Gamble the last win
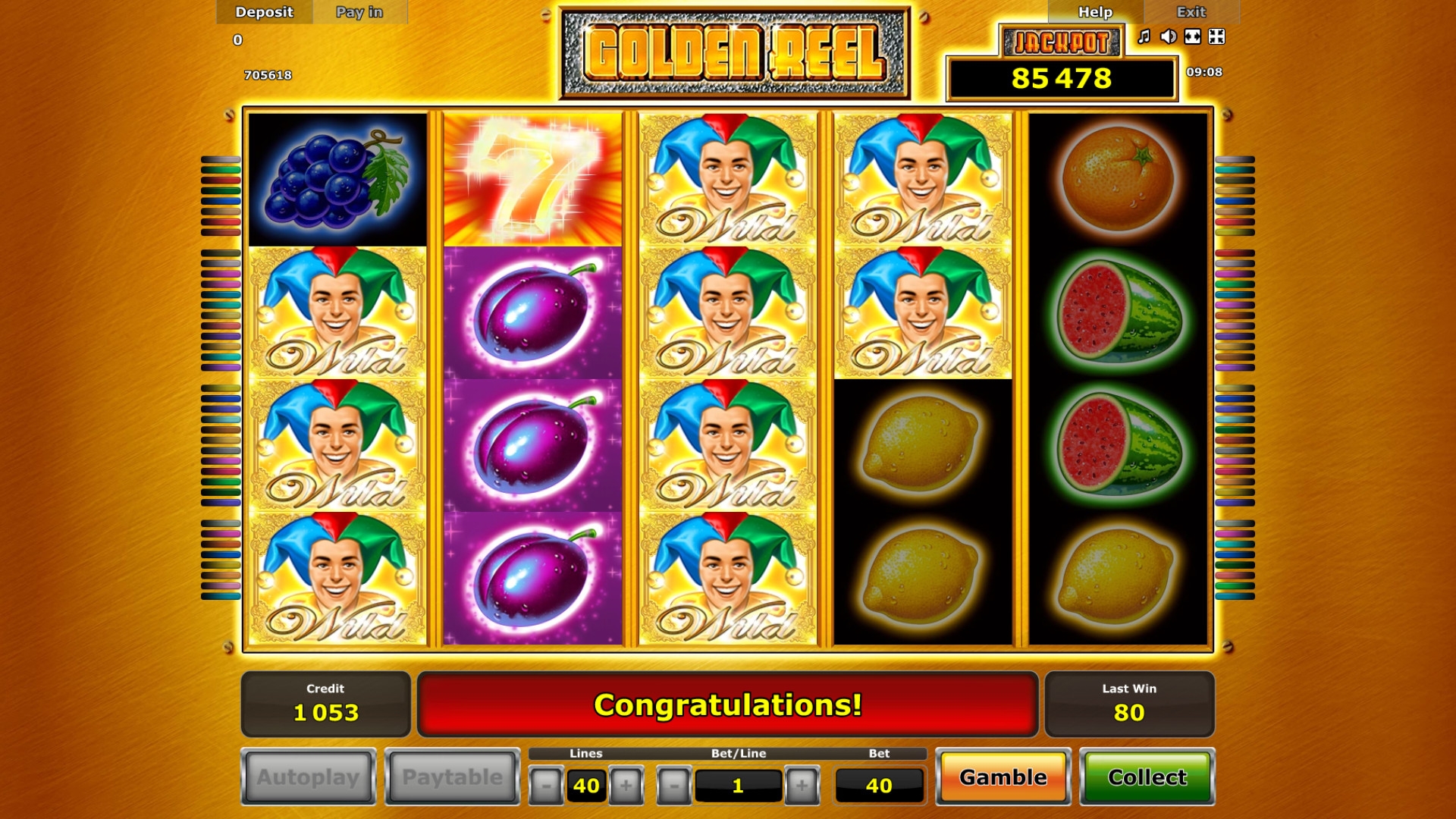This screenshot has width=1456, height=819. [1003, 777]
